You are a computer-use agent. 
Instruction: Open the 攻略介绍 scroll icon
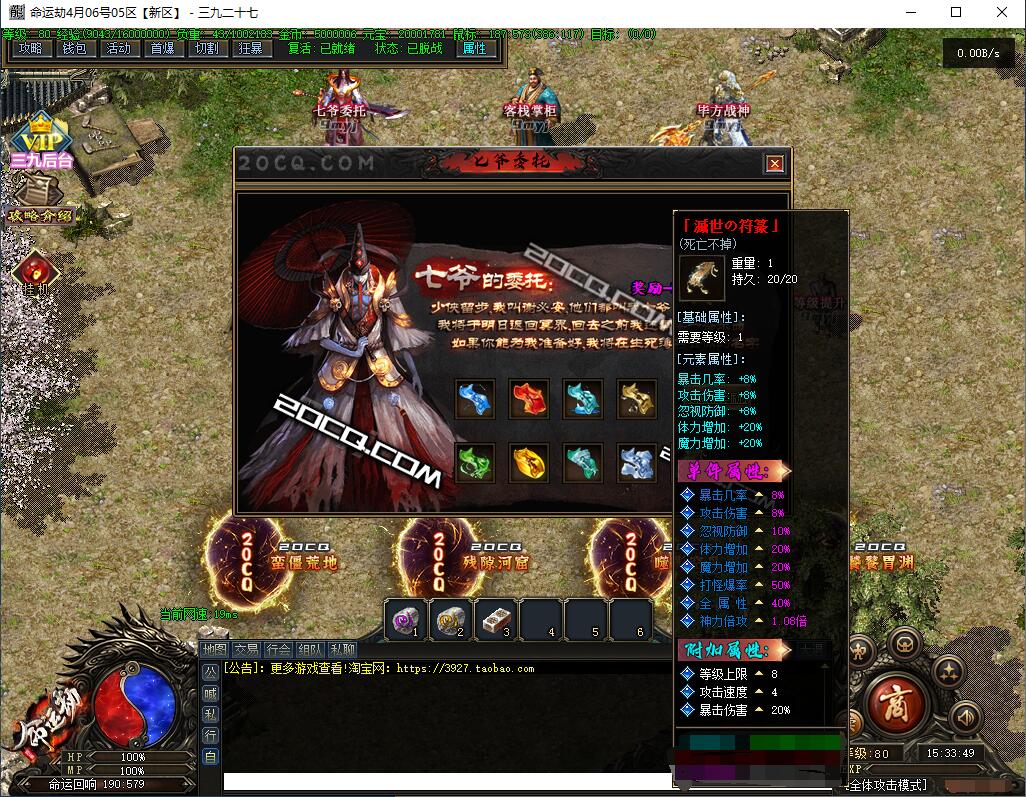click(40, 198)
